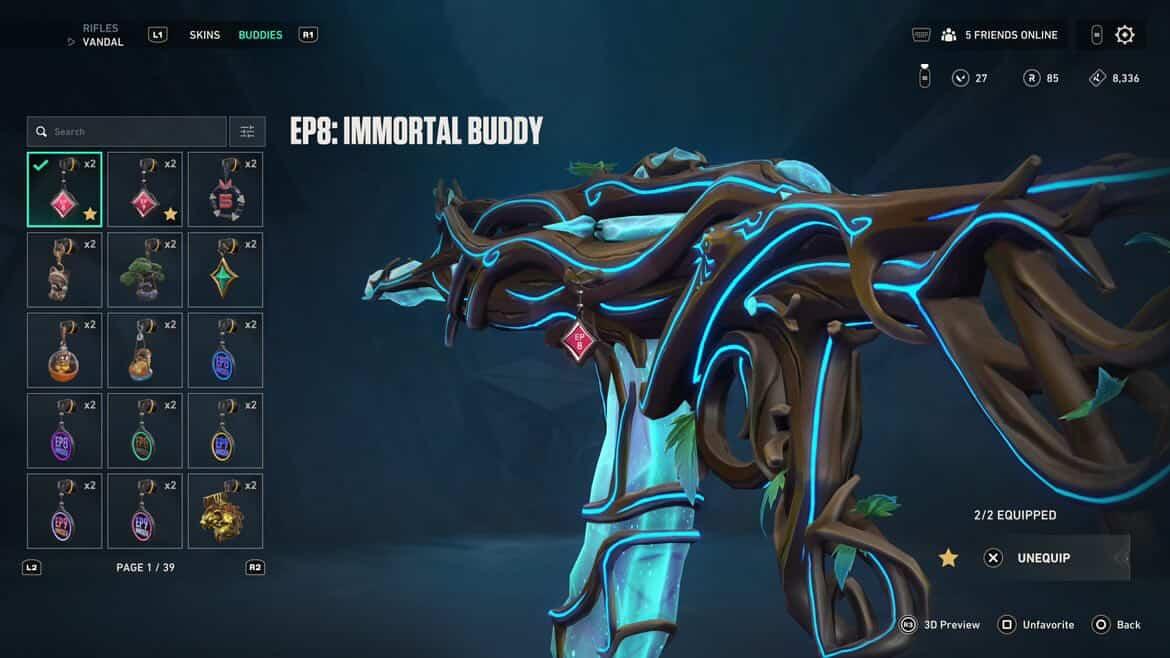
Task: Click the buddy search field
Action: 128,131
